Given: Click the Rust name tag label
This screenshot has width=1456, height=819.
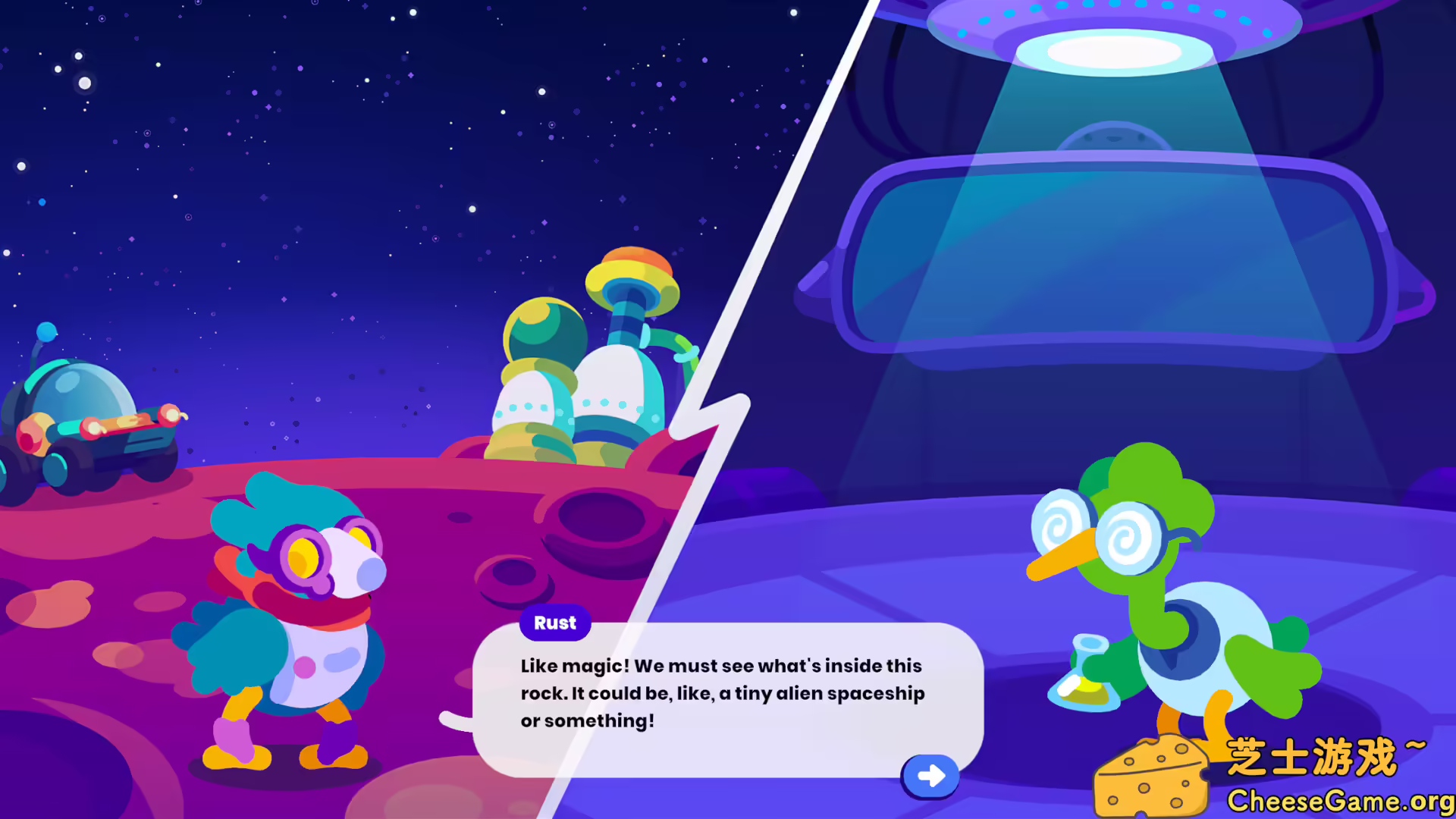Looking at the screenshot, I should (554, 623).
